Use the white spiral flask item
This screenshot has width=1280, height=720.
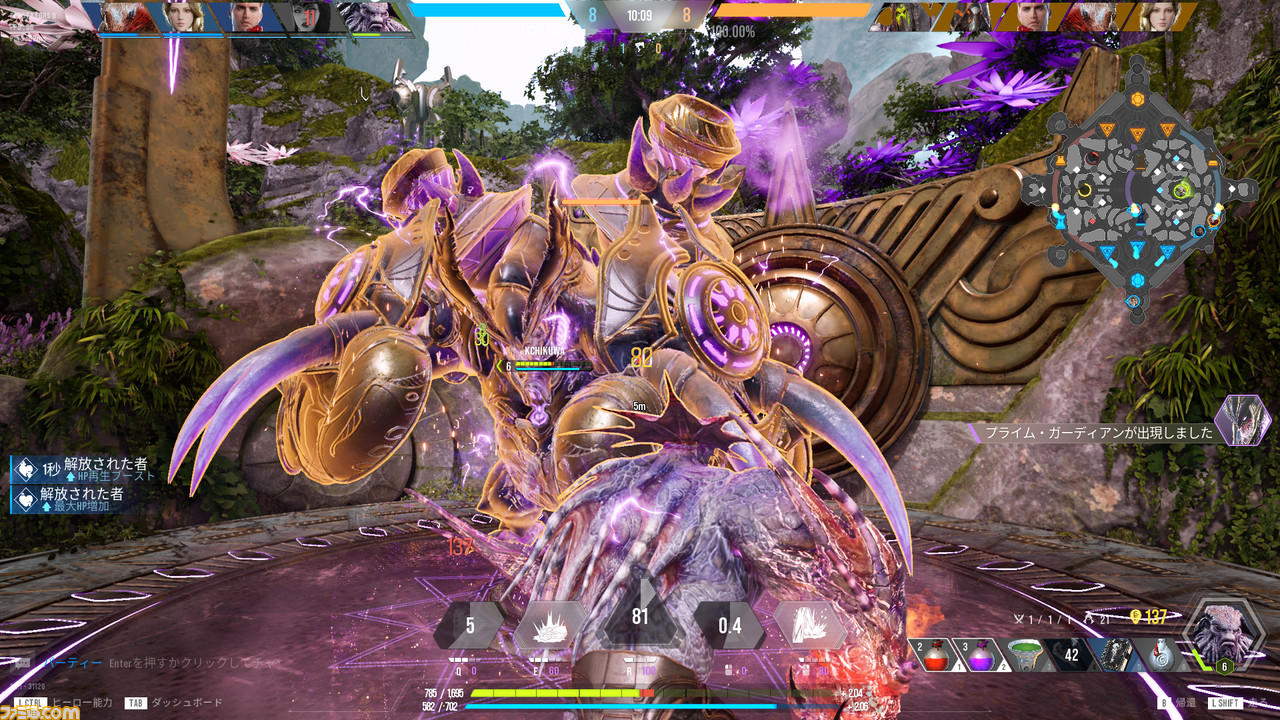[1161, 655]
